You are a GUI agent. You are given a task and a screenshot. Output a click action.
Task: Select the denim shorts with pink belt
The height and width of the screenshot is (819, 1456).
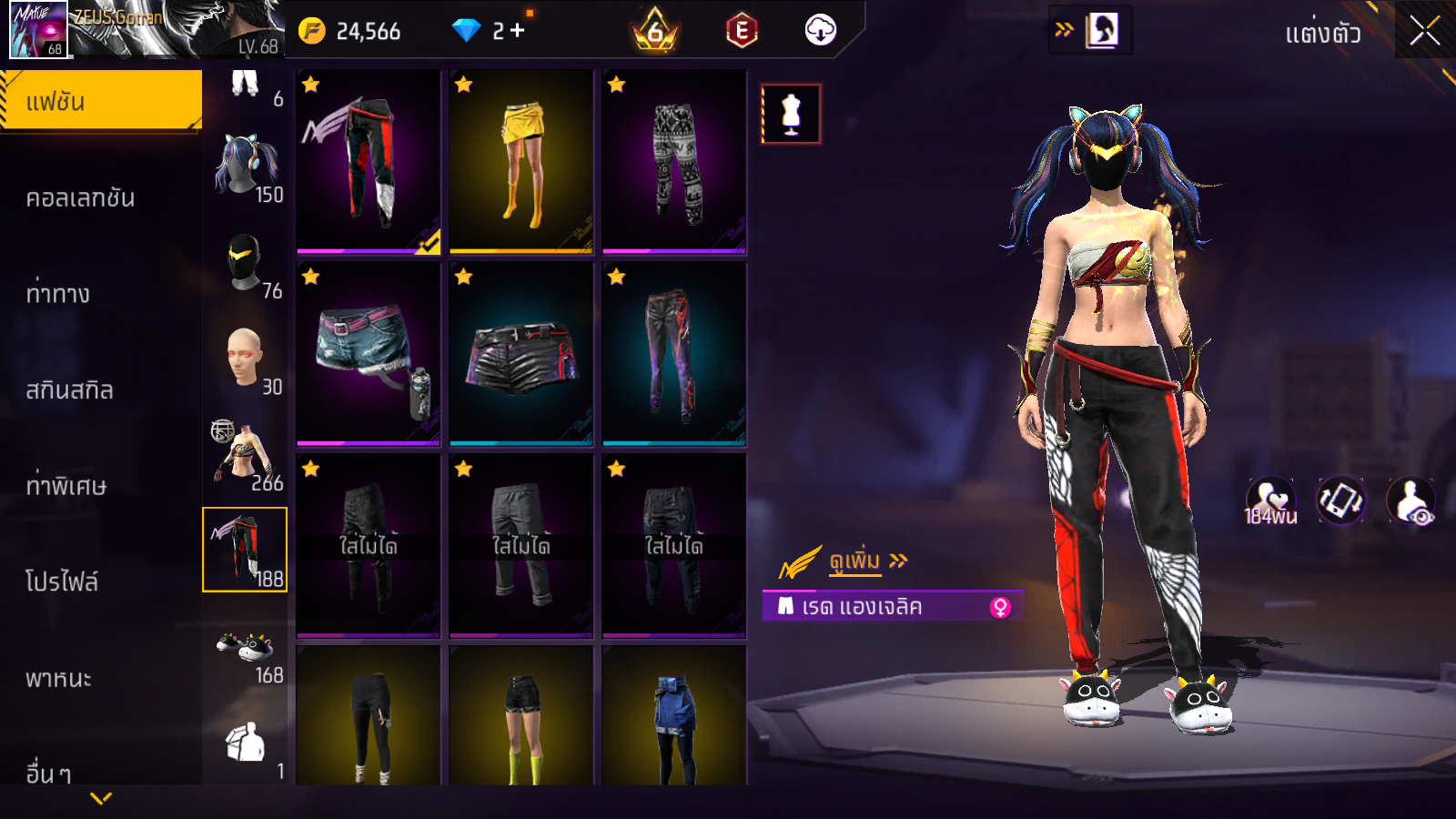point(369,354)
